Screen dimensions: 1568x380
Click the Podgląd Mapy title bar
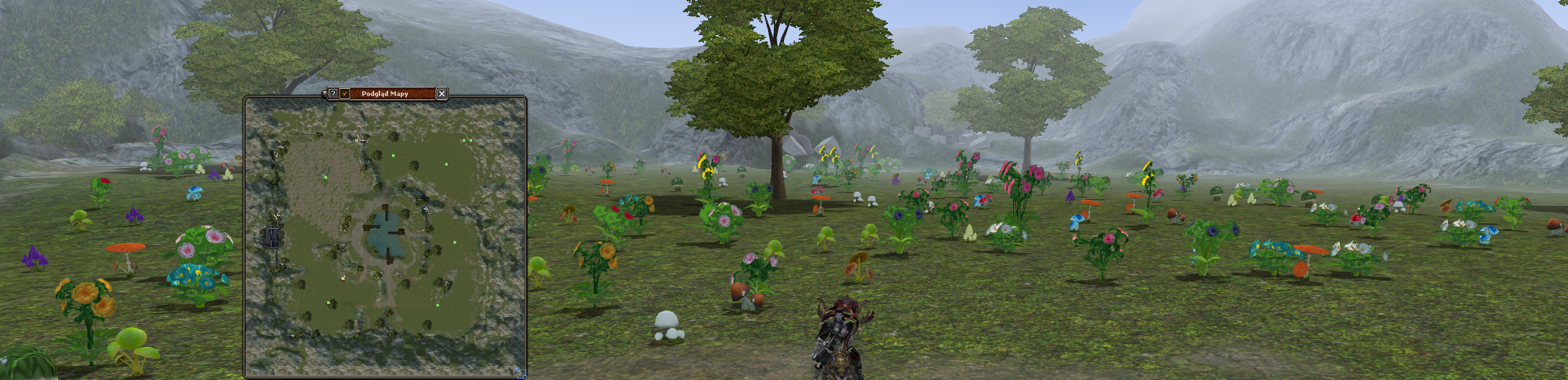coord(391,94)
